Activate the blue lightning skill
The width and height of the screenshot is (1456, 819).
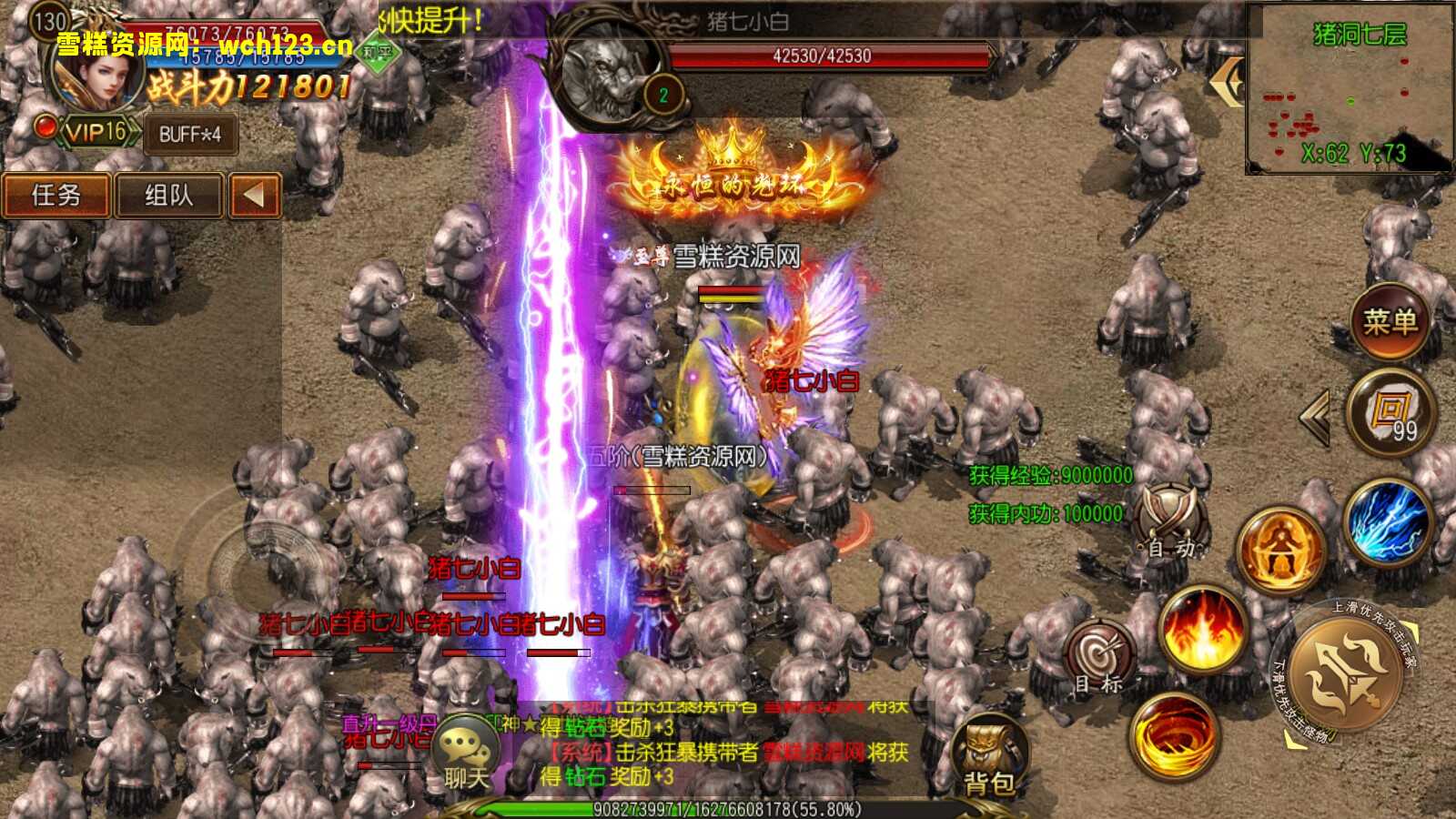point(1387,523)
